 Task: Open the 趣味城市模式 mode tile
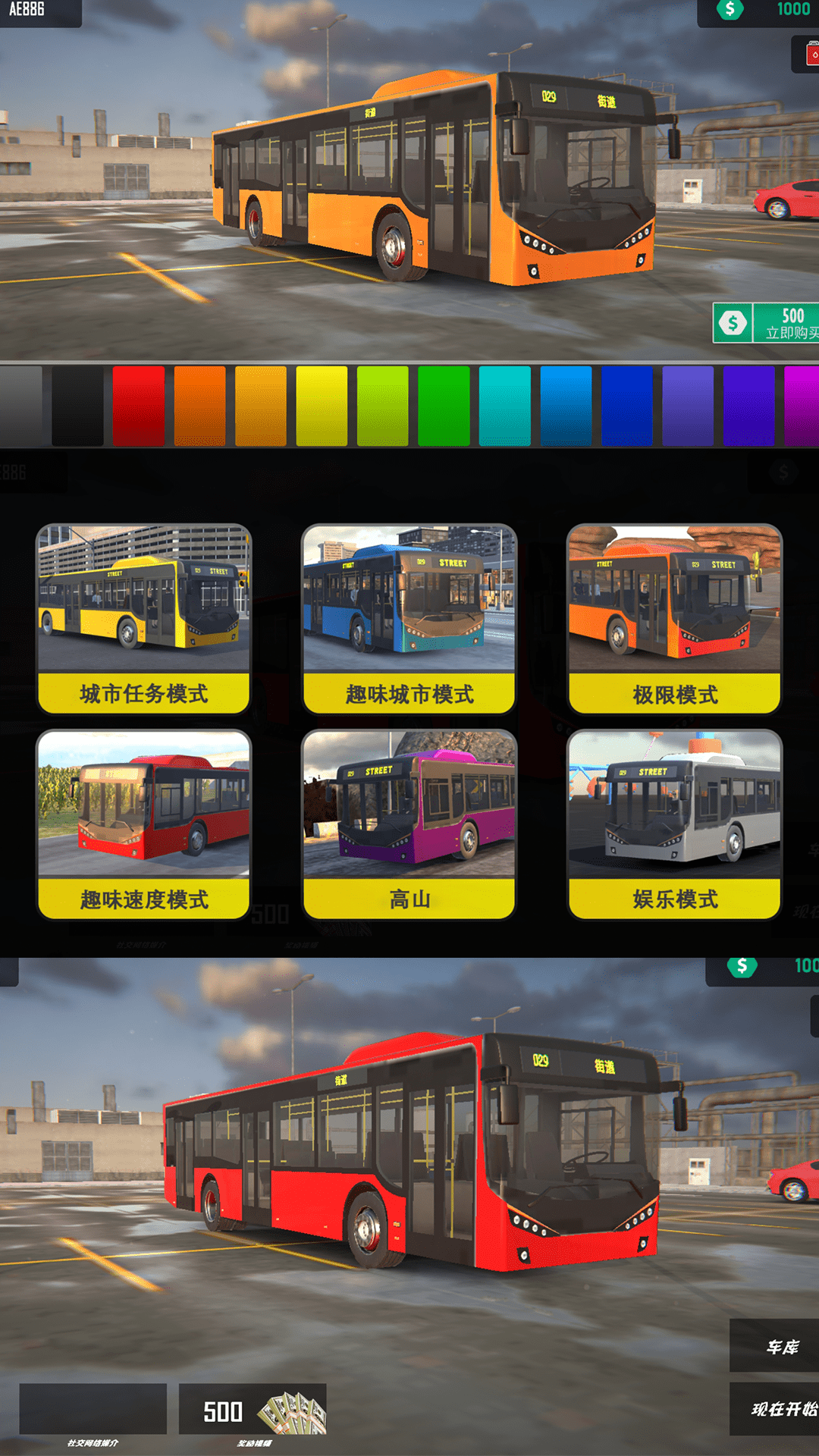[409, 619]
